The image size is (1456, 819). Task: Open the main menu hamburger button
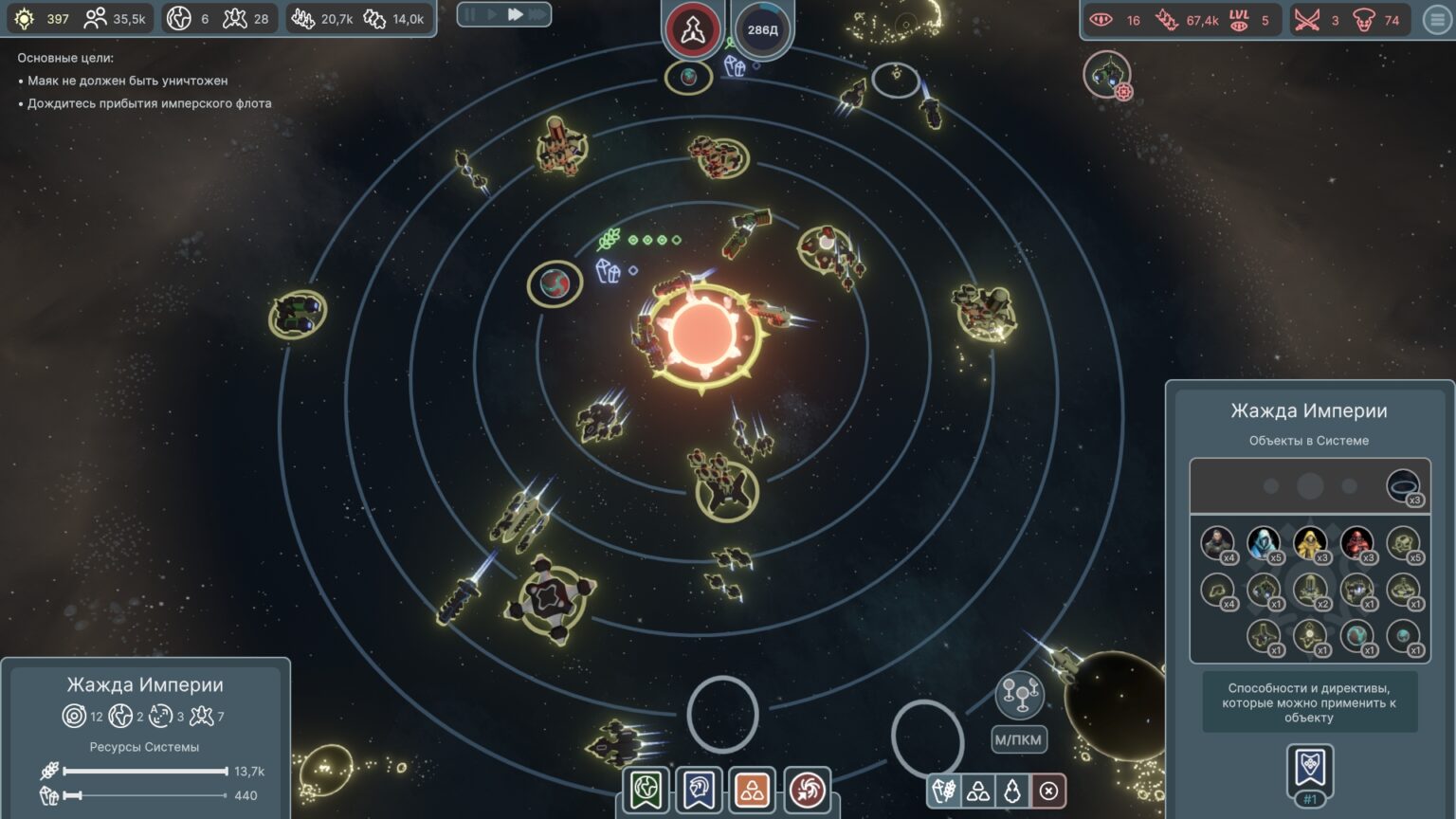coord(1437,20)
